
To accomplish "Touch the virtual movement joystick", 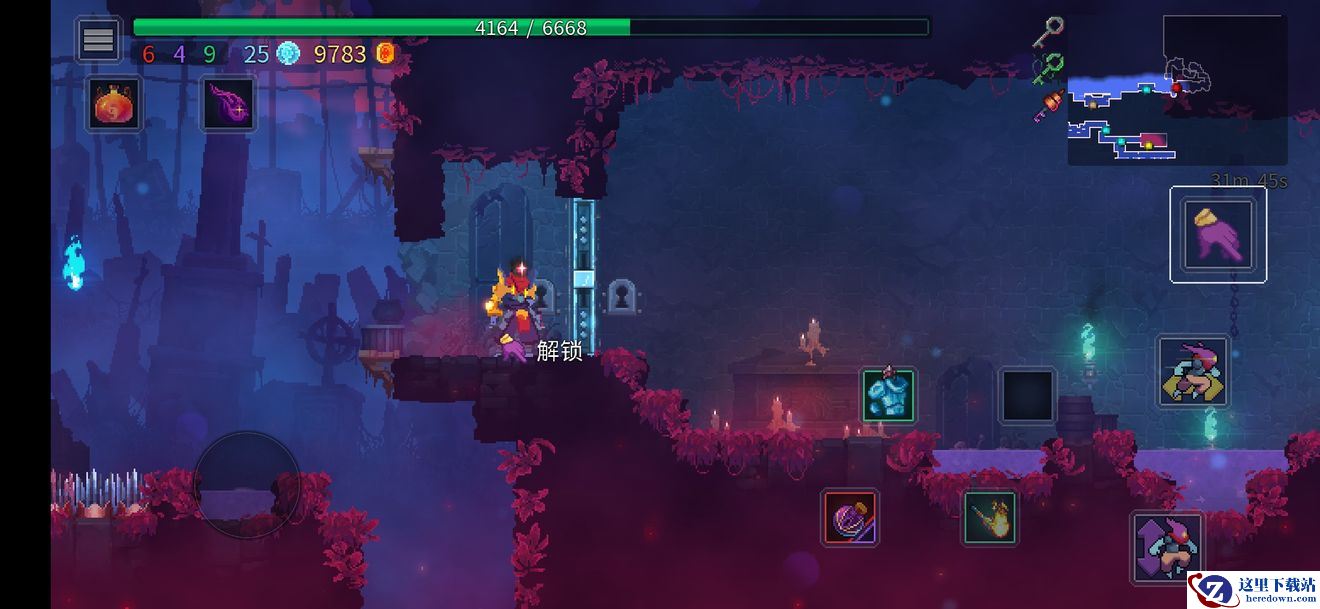I will click(246, 485).
